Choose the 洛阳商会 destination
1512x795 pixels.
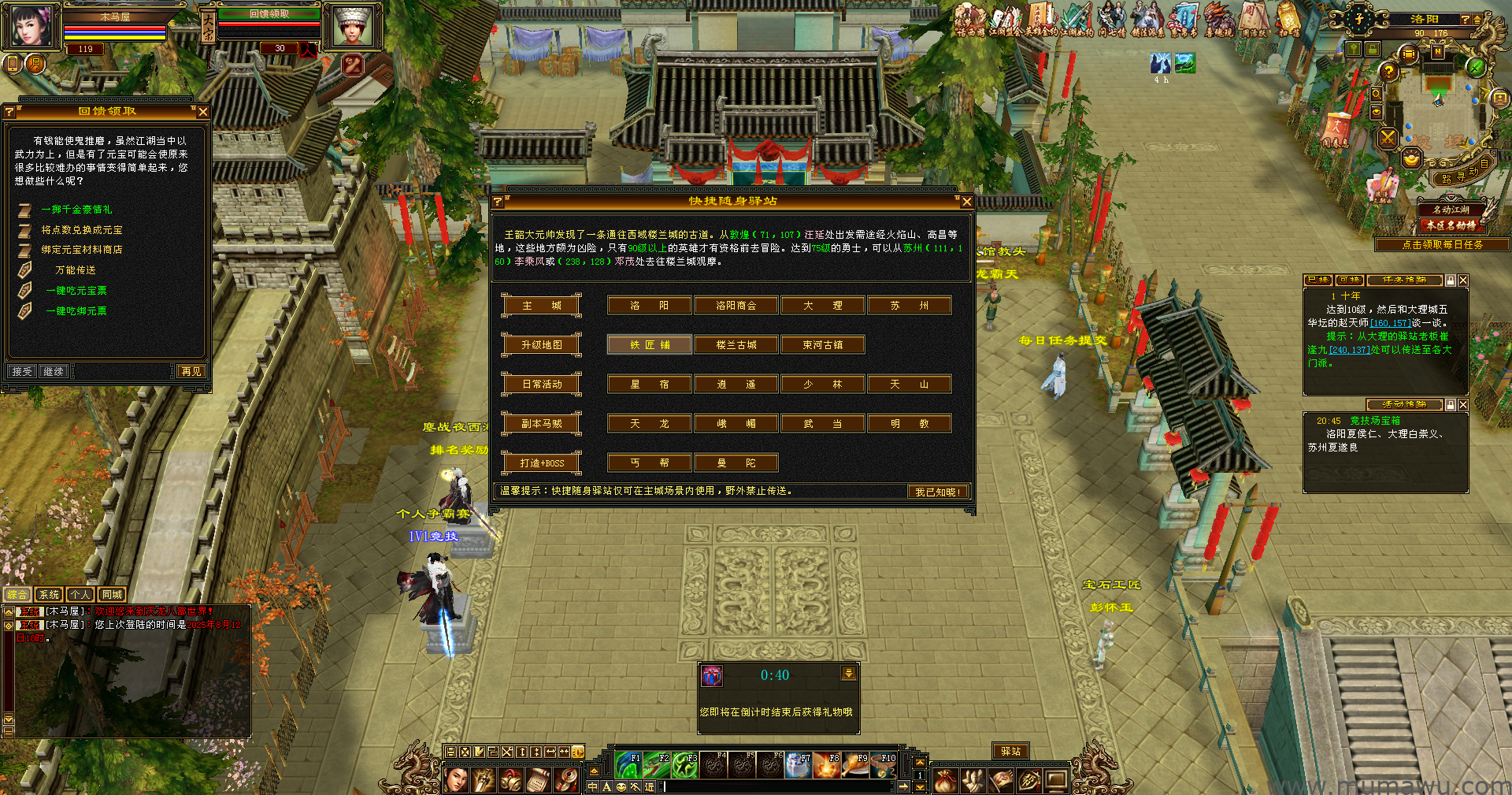[x=736, y=306]
